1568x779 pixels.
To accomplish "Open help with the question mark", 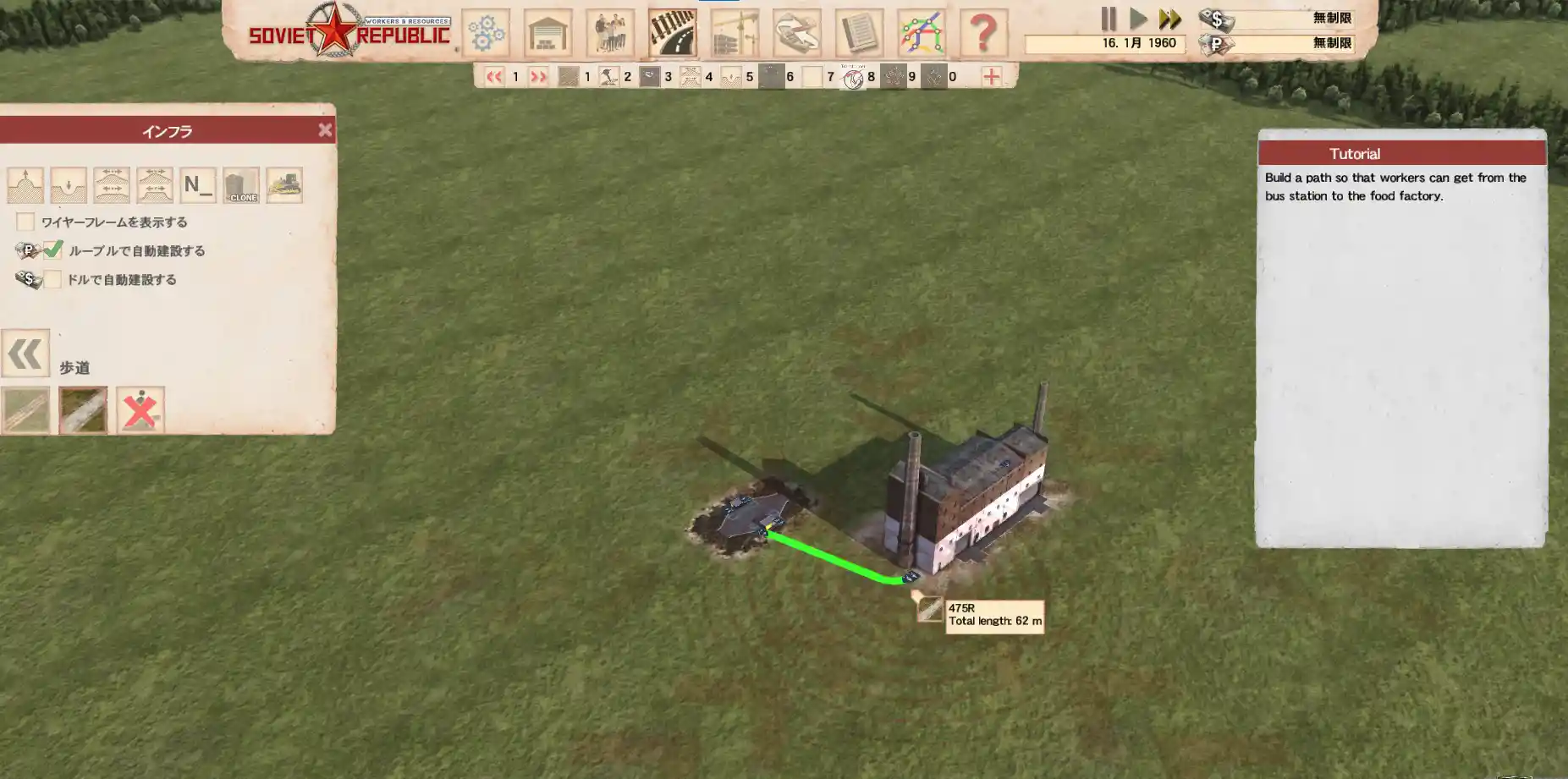I will (983, 34).
